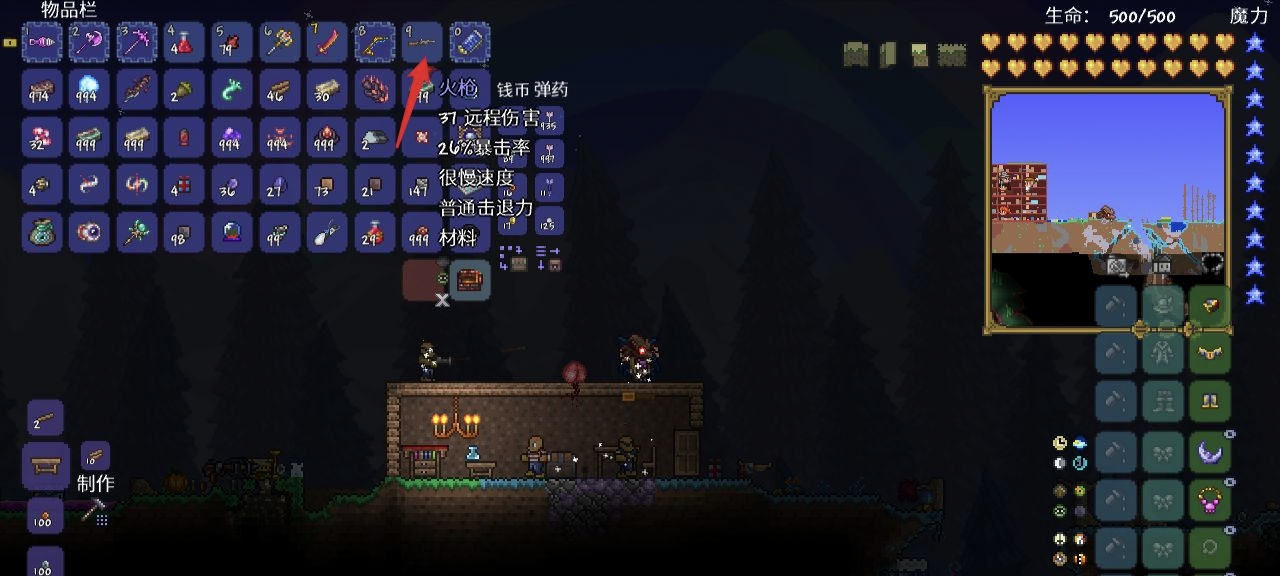Screen dimensions: 1280x576
Task: Click the minimap
Action: (1108, 208)
